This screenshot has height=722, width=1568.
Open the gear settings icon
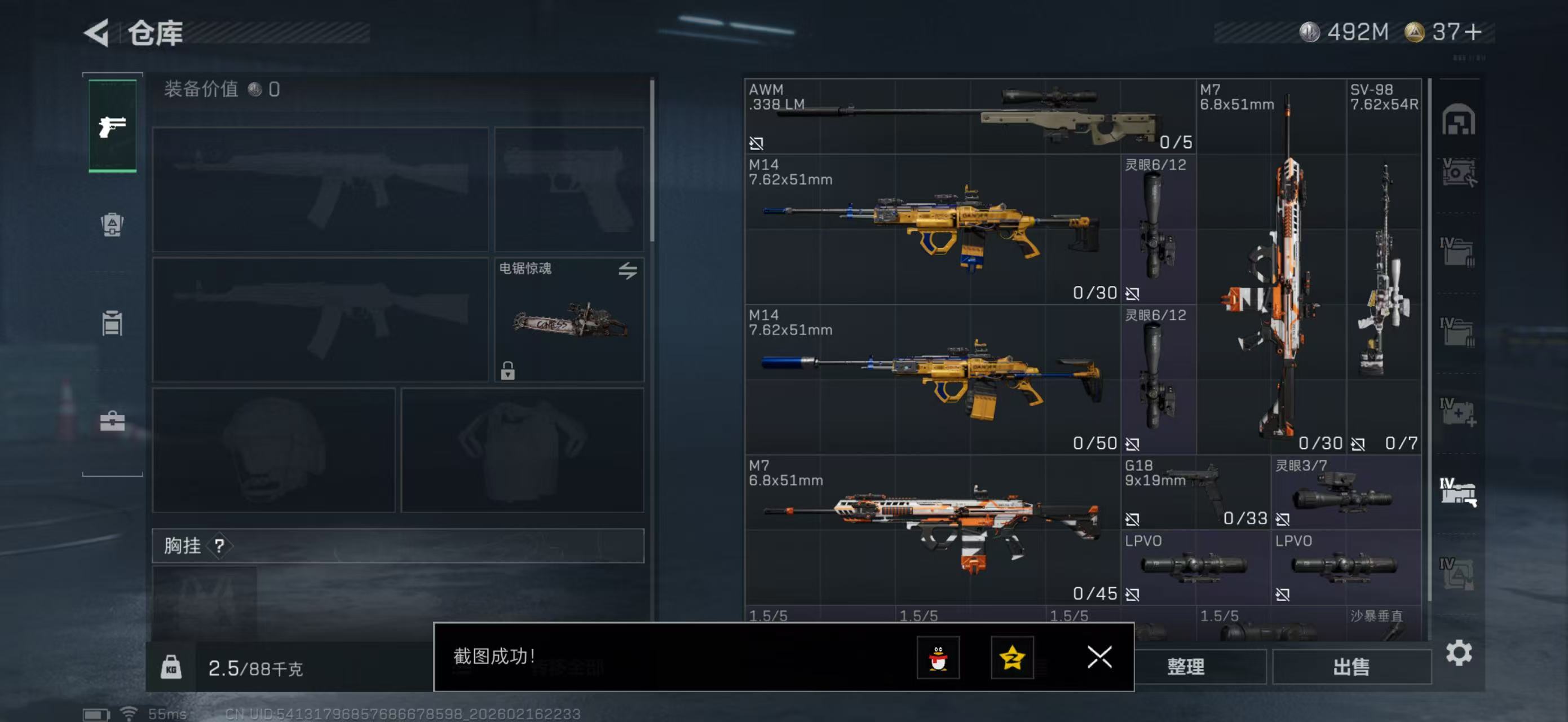(1459, 653)
